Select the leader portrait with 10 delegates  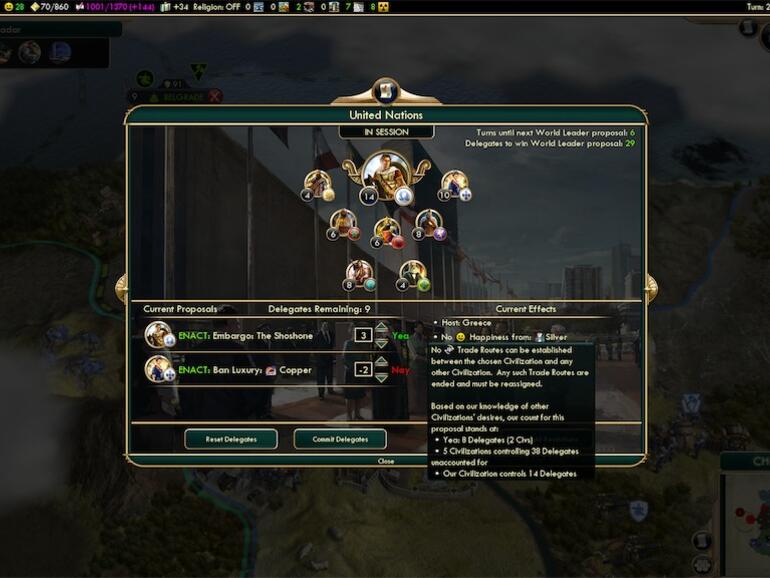(x=455, y=185)
